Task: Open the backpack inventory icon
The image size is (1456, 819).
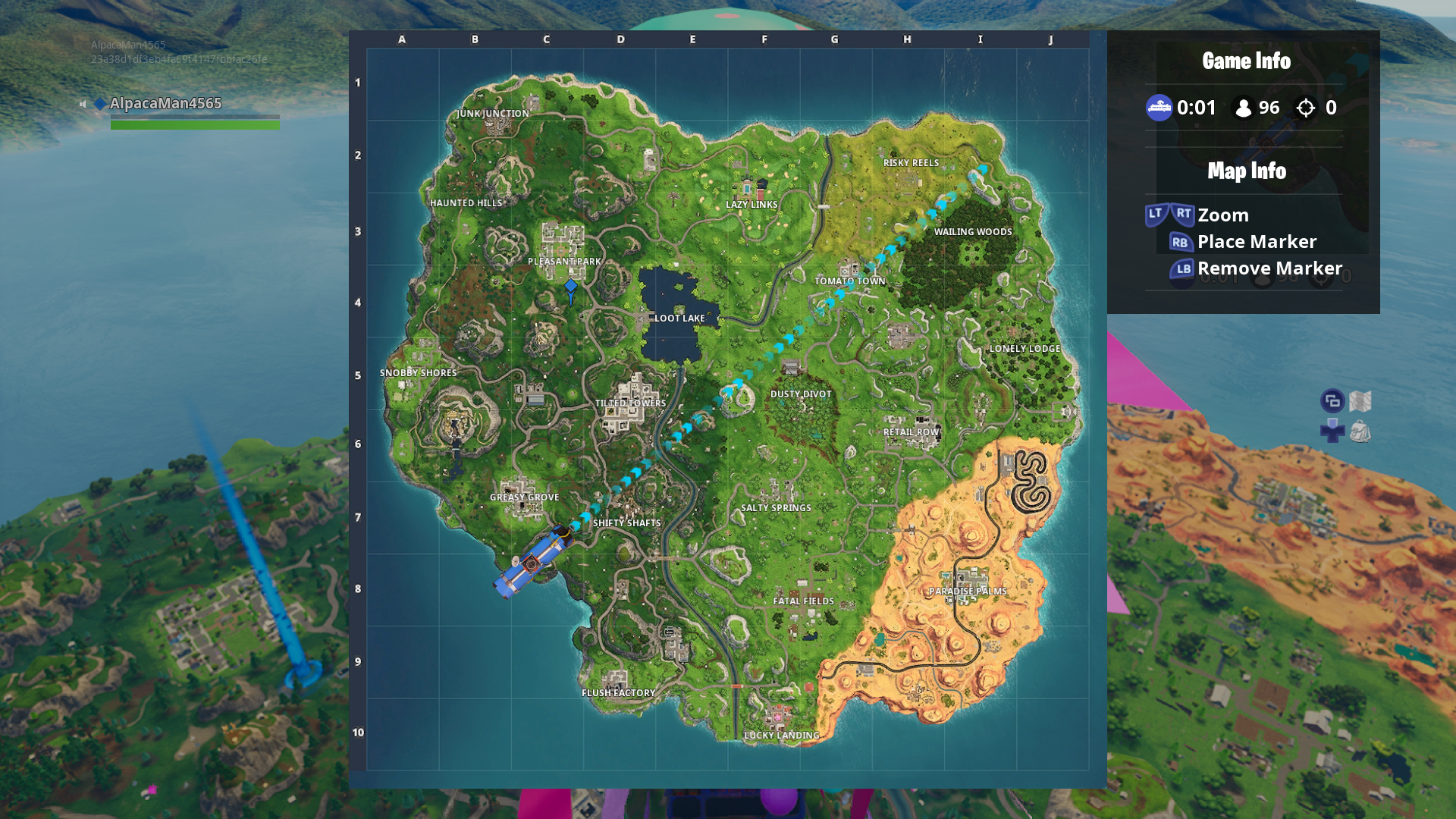Action: click(1360, 431)
